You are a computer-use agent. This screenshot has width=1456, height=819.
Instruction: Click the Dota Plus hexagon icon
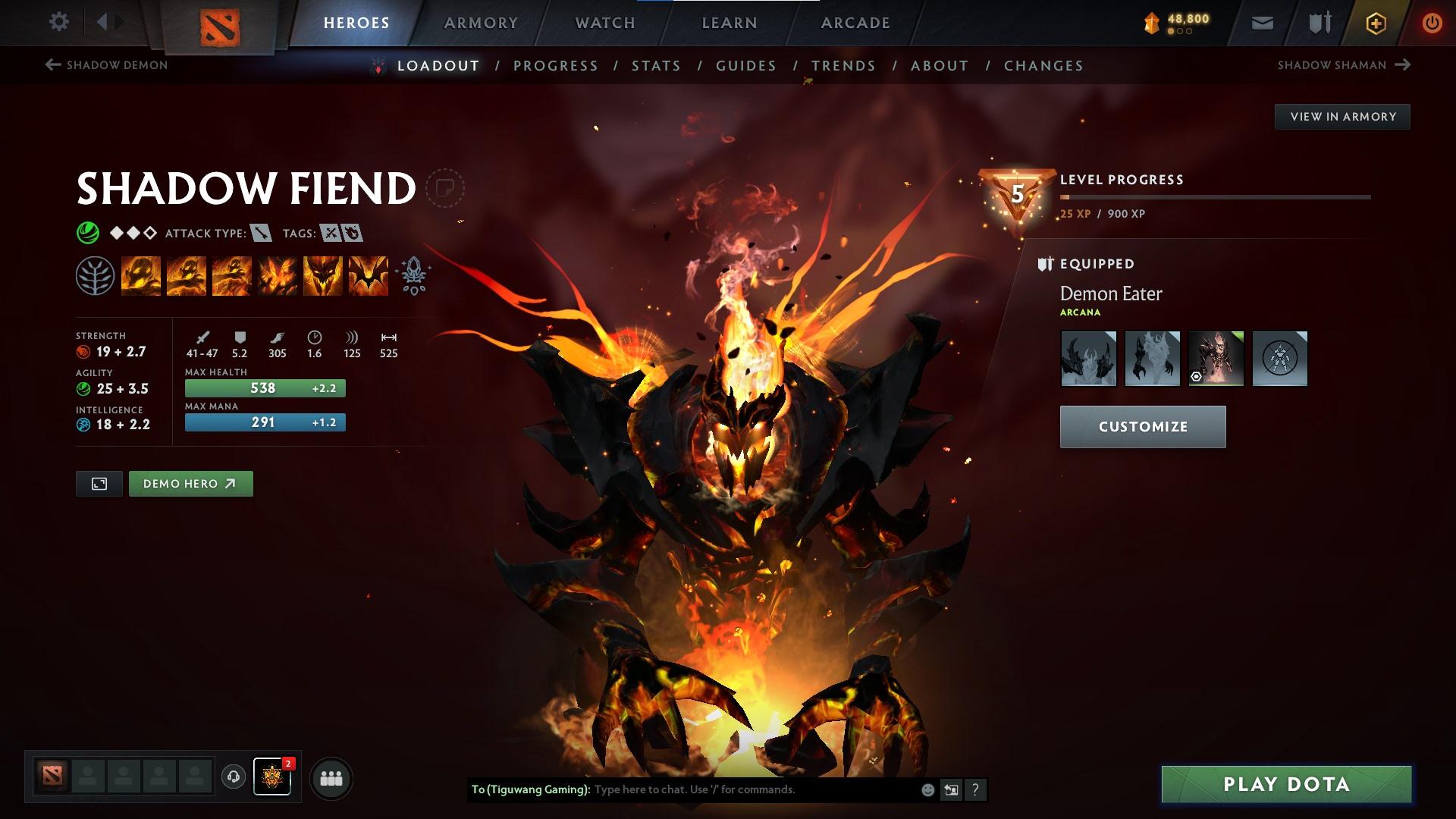click(1375, 22)
